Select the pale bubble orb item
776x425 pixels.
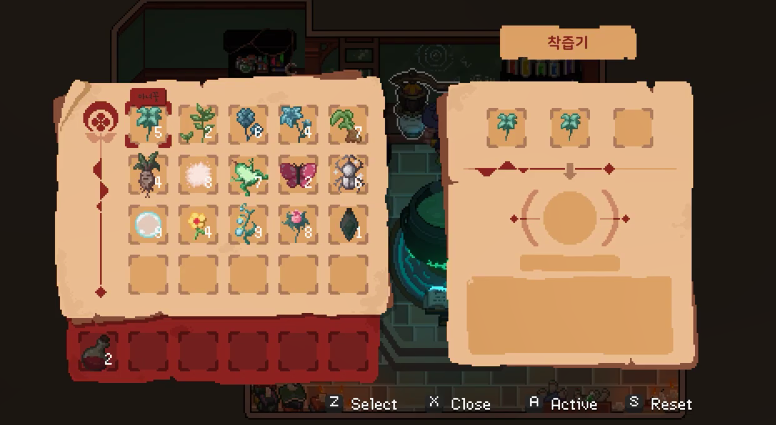pyautogui.click(x=148, y=224)
